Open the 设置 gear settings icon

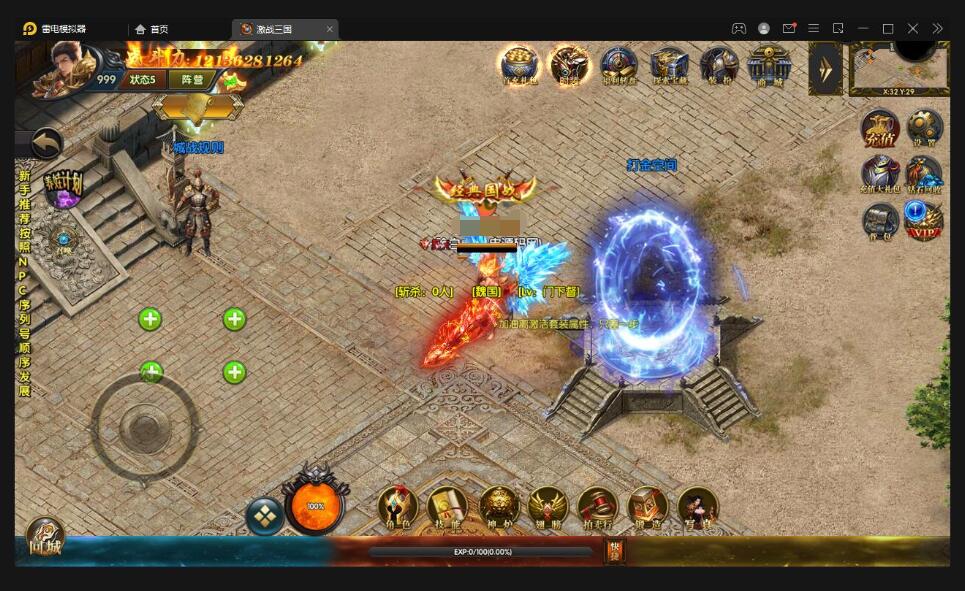(924, 130)
